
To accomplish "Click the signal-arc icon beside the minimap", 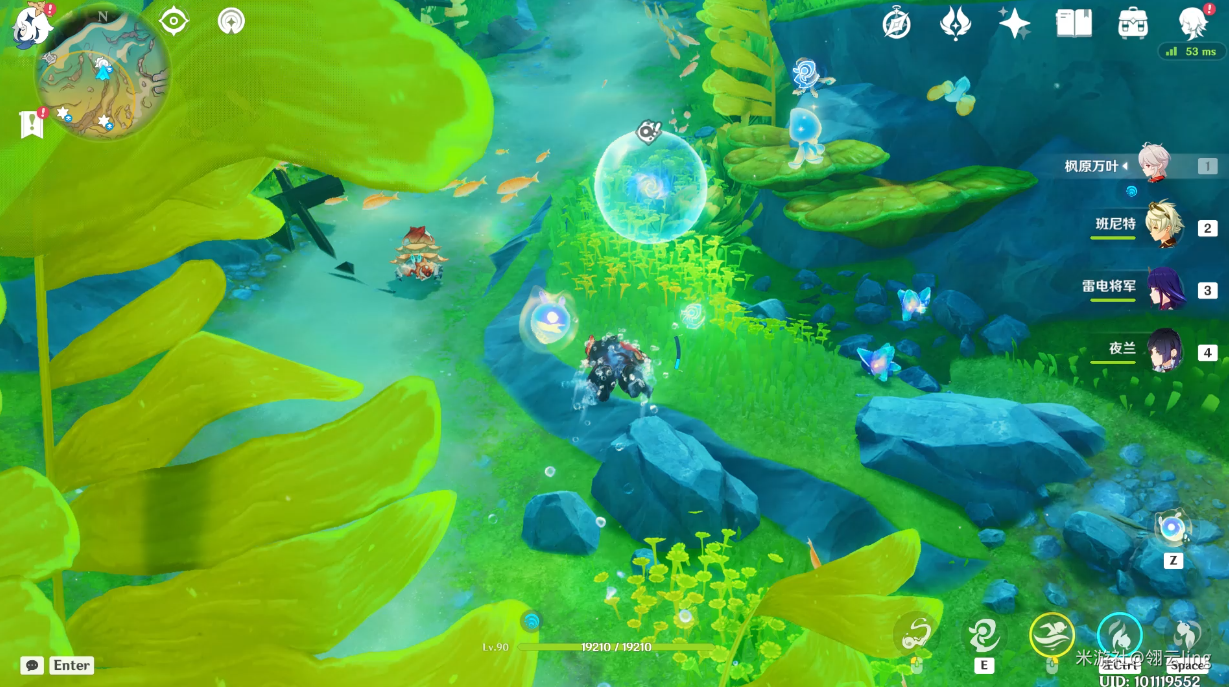I will 231,21.
